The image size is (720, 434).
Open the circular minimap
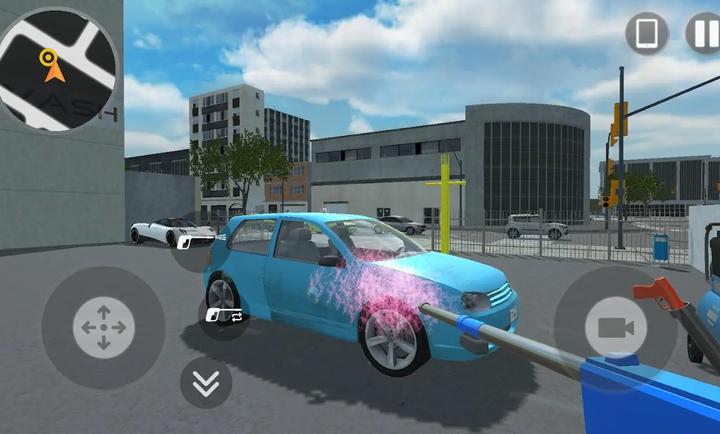pyautogui.click(x=57, y=68)
